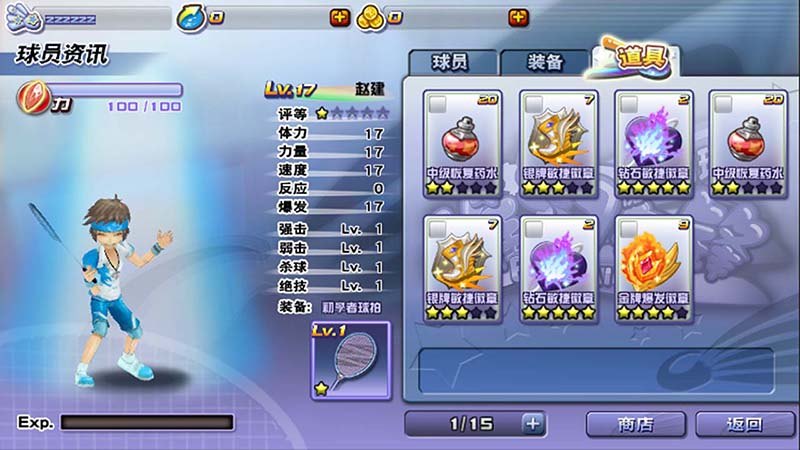Image resolution: width=800 pixels, height=450 pixels.
Task: Click 返回 to go back
Action: click(x=745, y=423)
